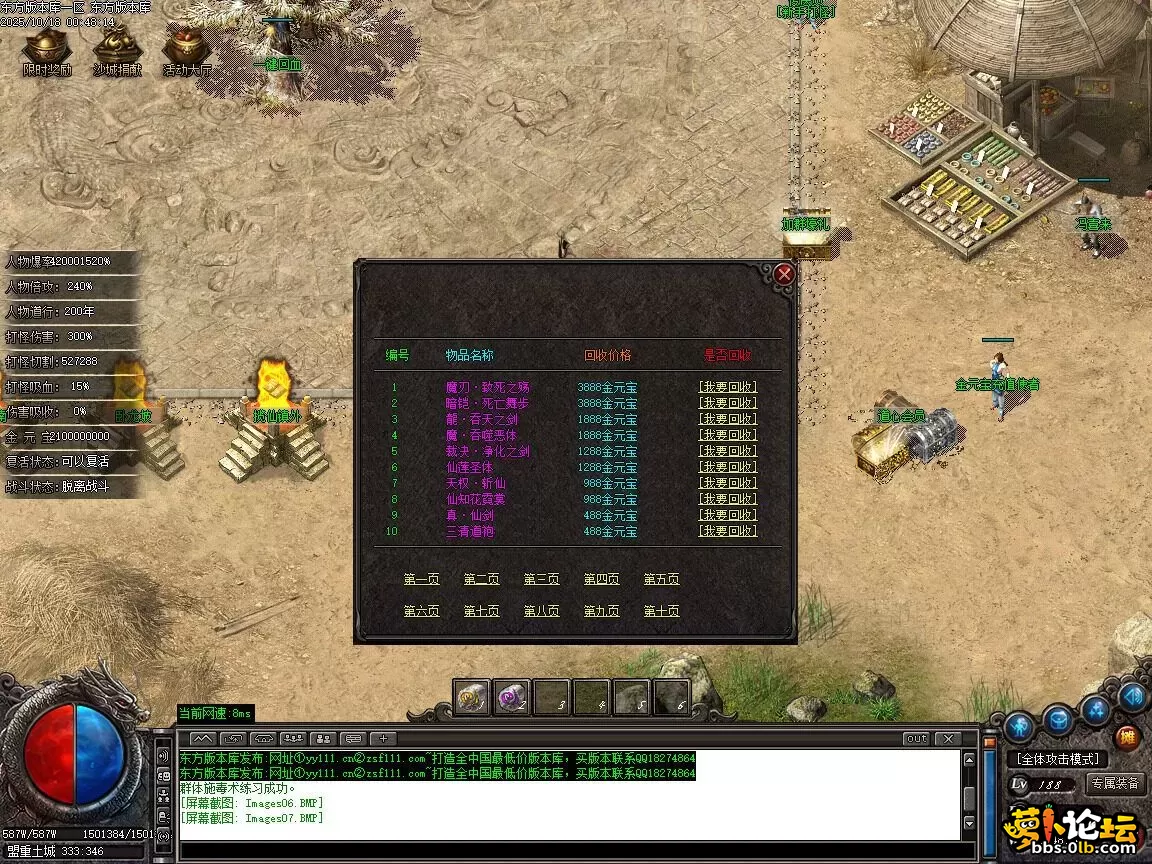Screen dimensions: 1152x864
Task: Switch to 第六页 of the recycle list
Action: [x=421, y=611]
